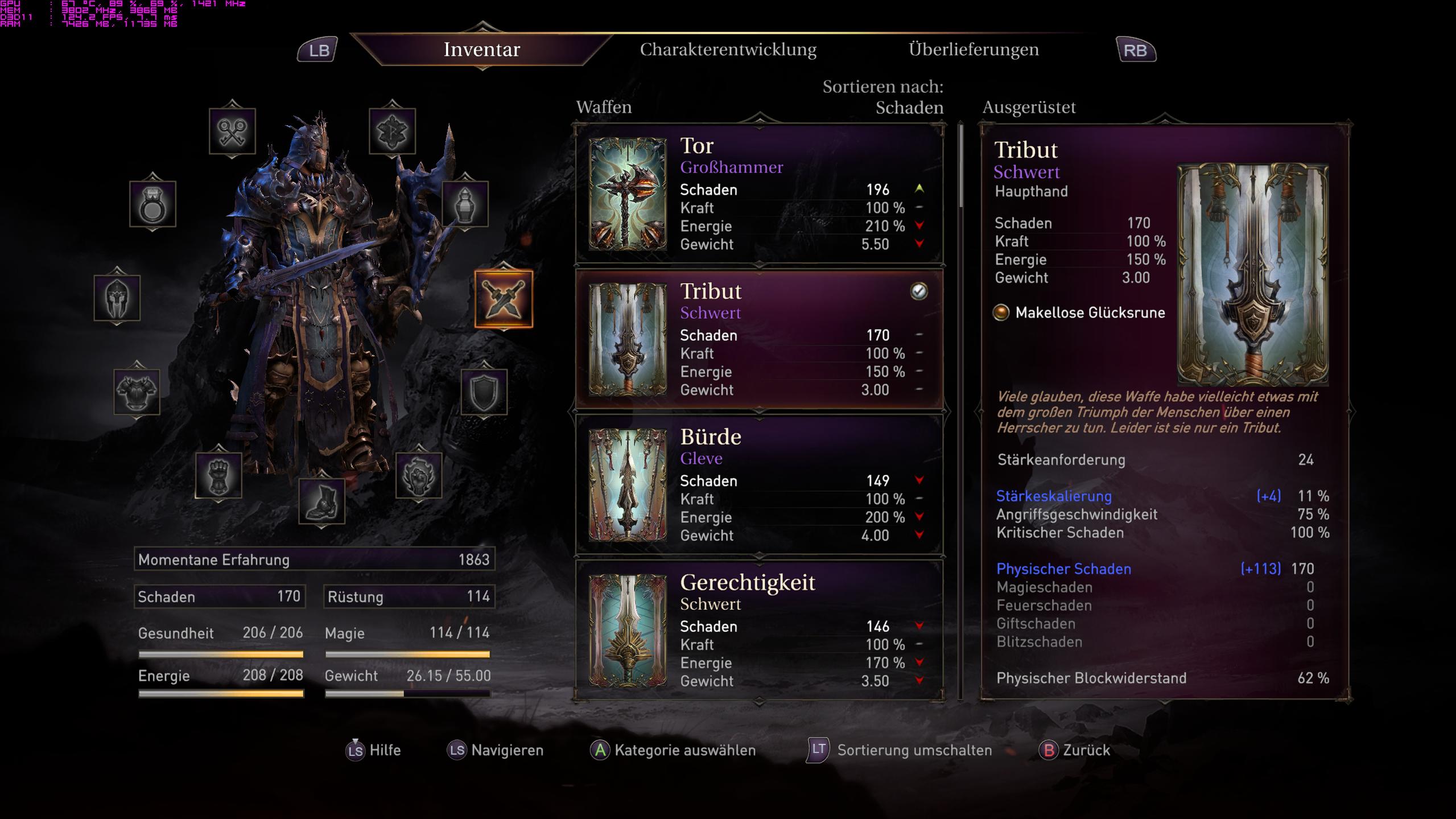The image size is (1456, 819).
Task: Select the shield equipment slot
Action: tap(484, 392)
